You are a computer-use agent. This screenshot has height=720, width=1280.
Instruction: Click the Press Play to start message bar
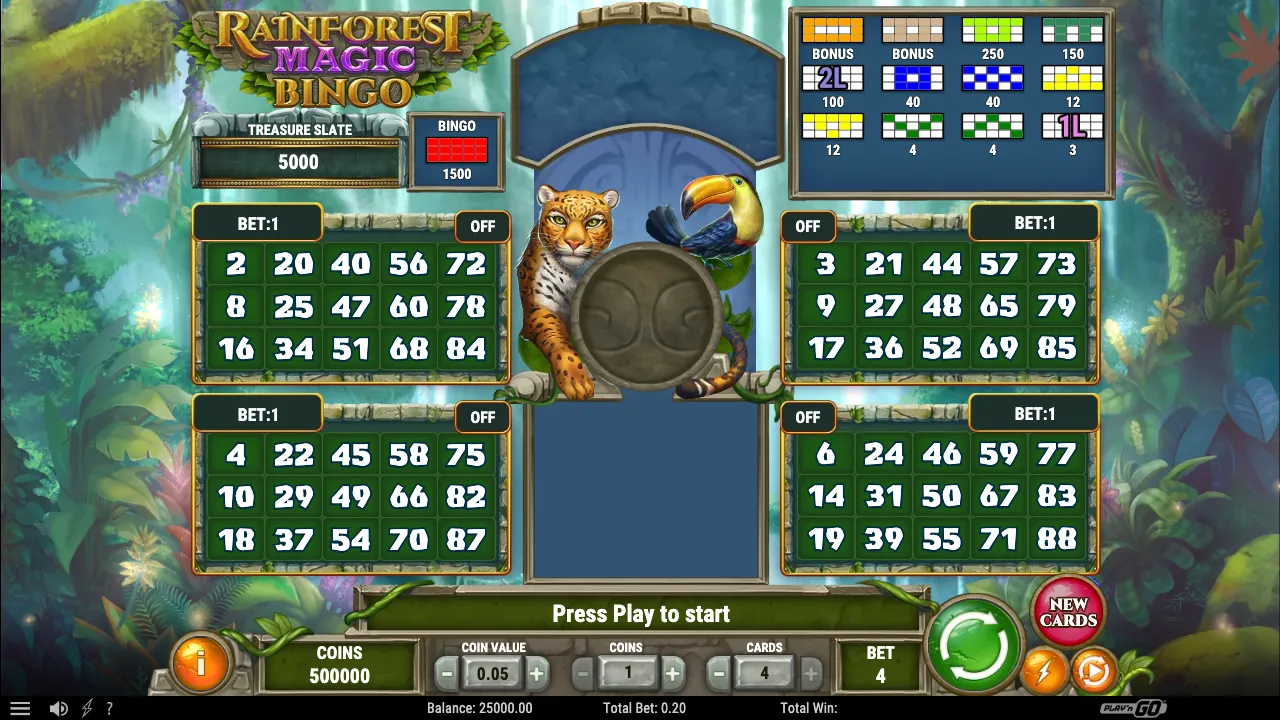(640, 614)
